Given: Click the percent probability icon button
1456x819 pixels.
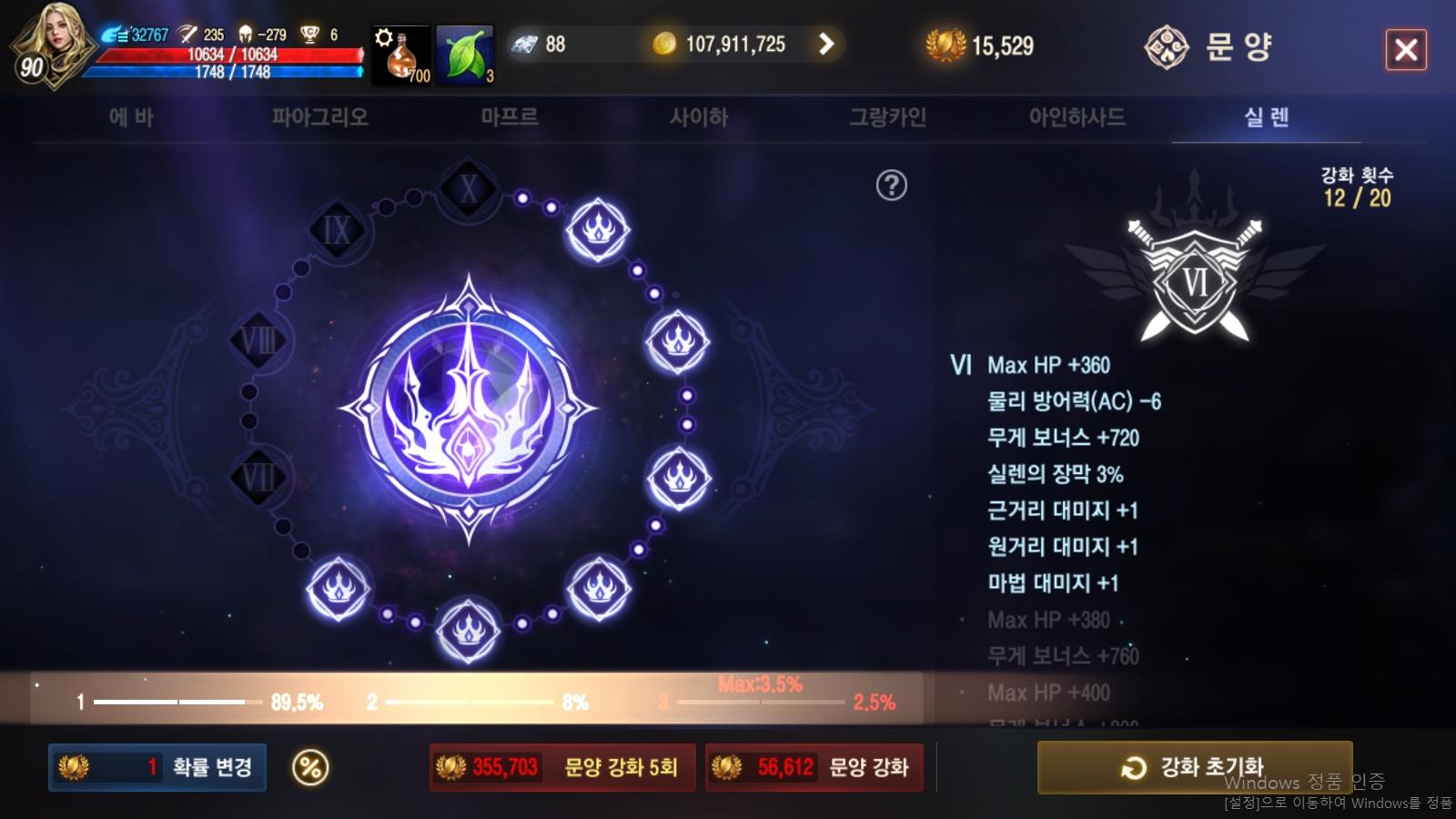Looking at the screenshot, I should 309,767.
